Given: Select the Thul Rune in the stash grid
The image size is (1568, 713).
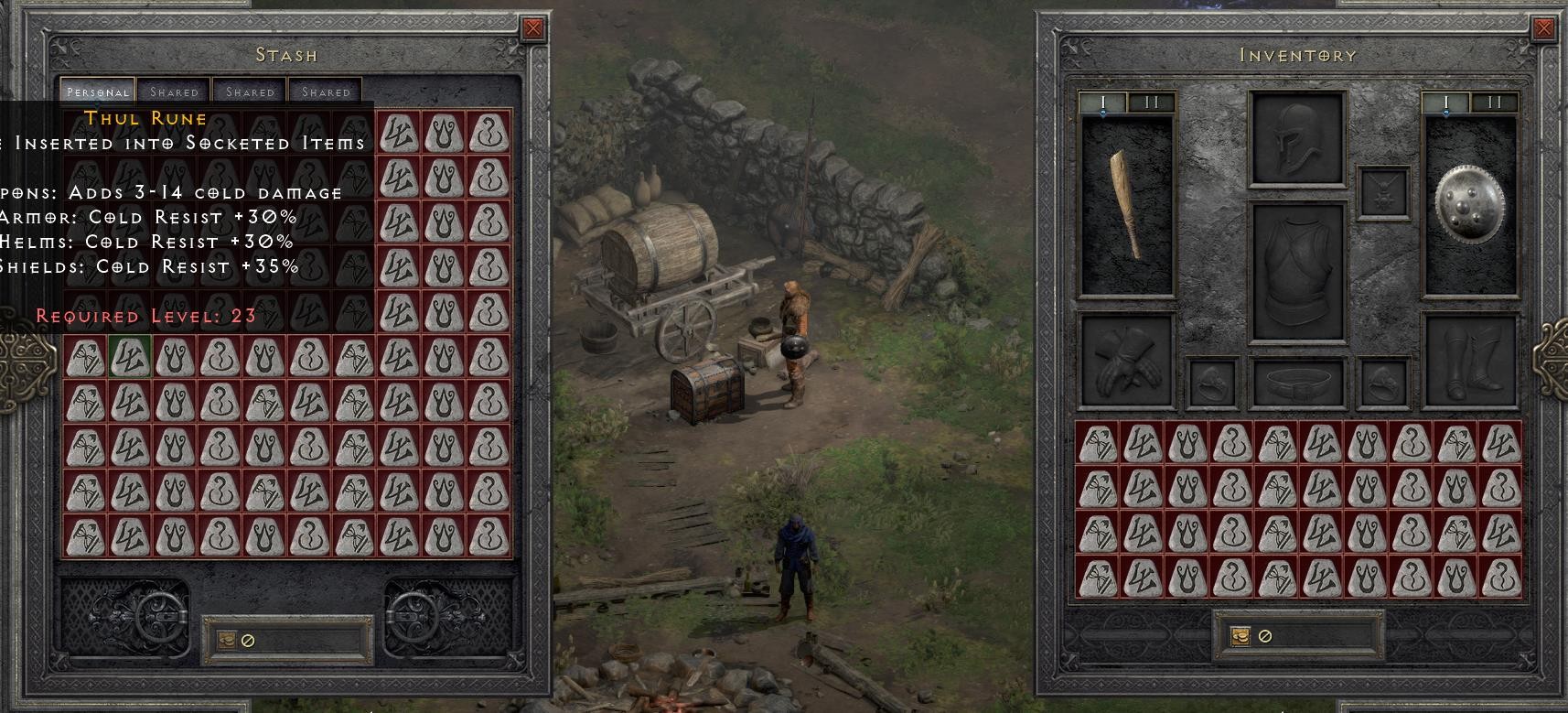Looking at the screenshot, I should tap(129, 356).
